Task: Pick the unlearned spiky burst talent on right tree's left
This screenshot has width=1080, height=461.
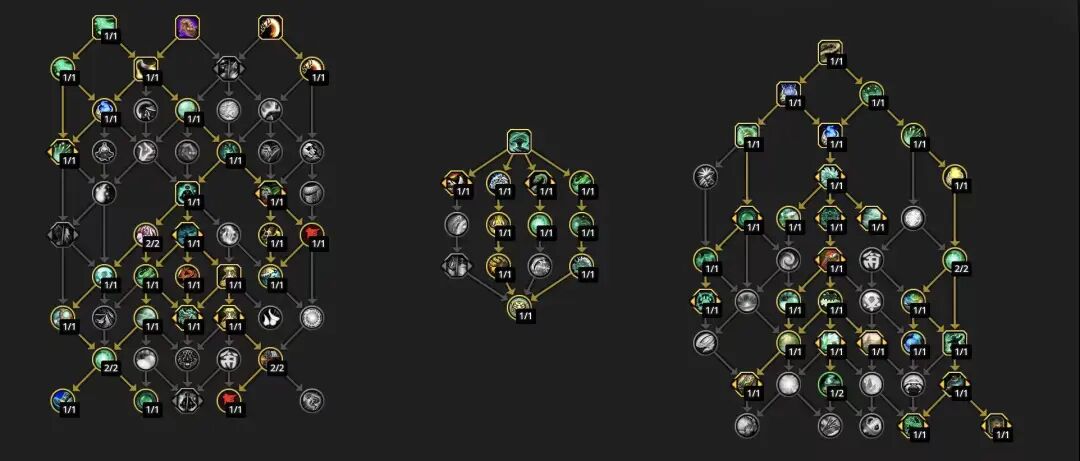Action: (x=705, y=177)
